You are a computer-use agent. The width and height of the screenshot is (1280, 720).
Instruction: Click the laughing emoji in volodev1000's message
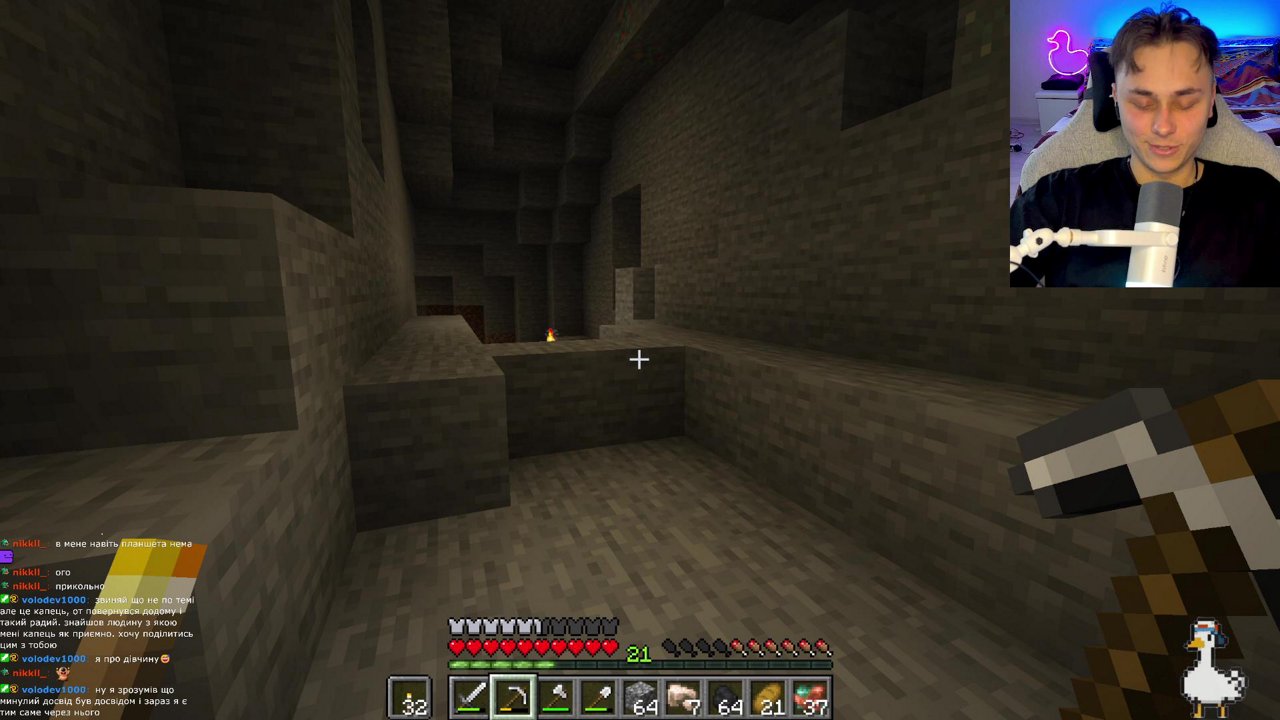tap(165, 659)
